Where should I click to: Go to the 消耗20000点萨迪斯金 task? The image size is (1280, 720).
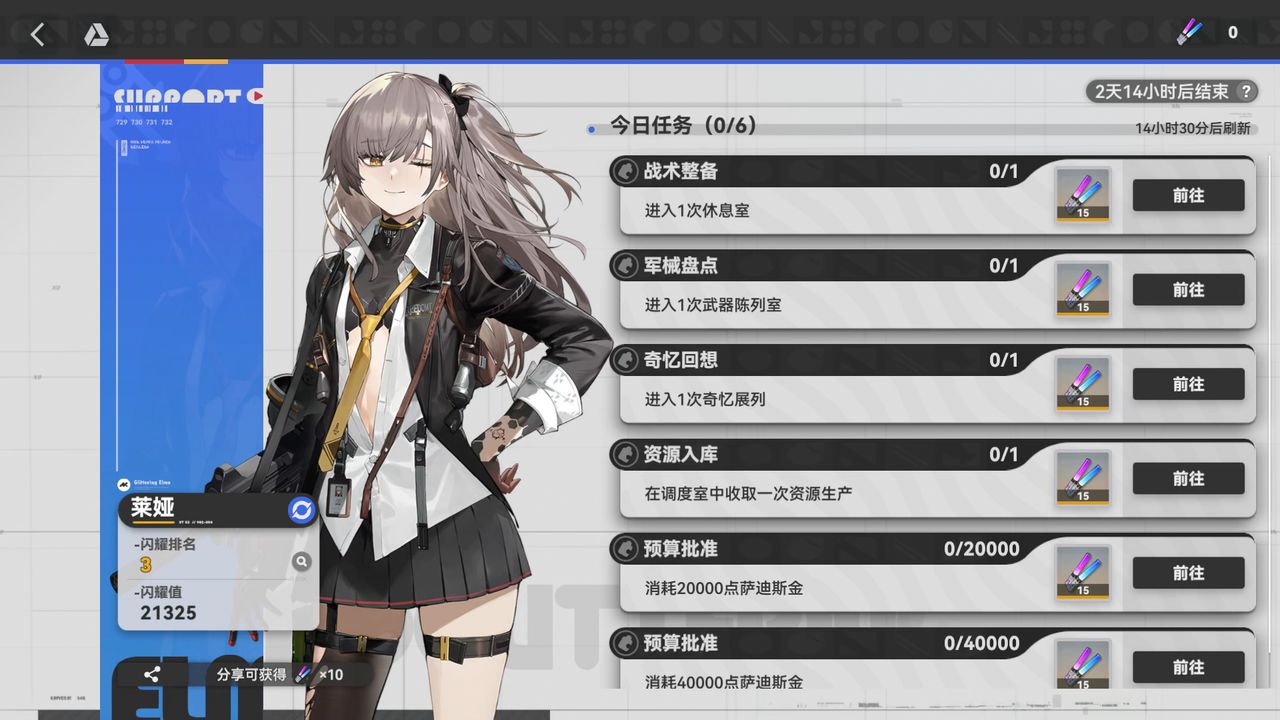[1188, 573]
